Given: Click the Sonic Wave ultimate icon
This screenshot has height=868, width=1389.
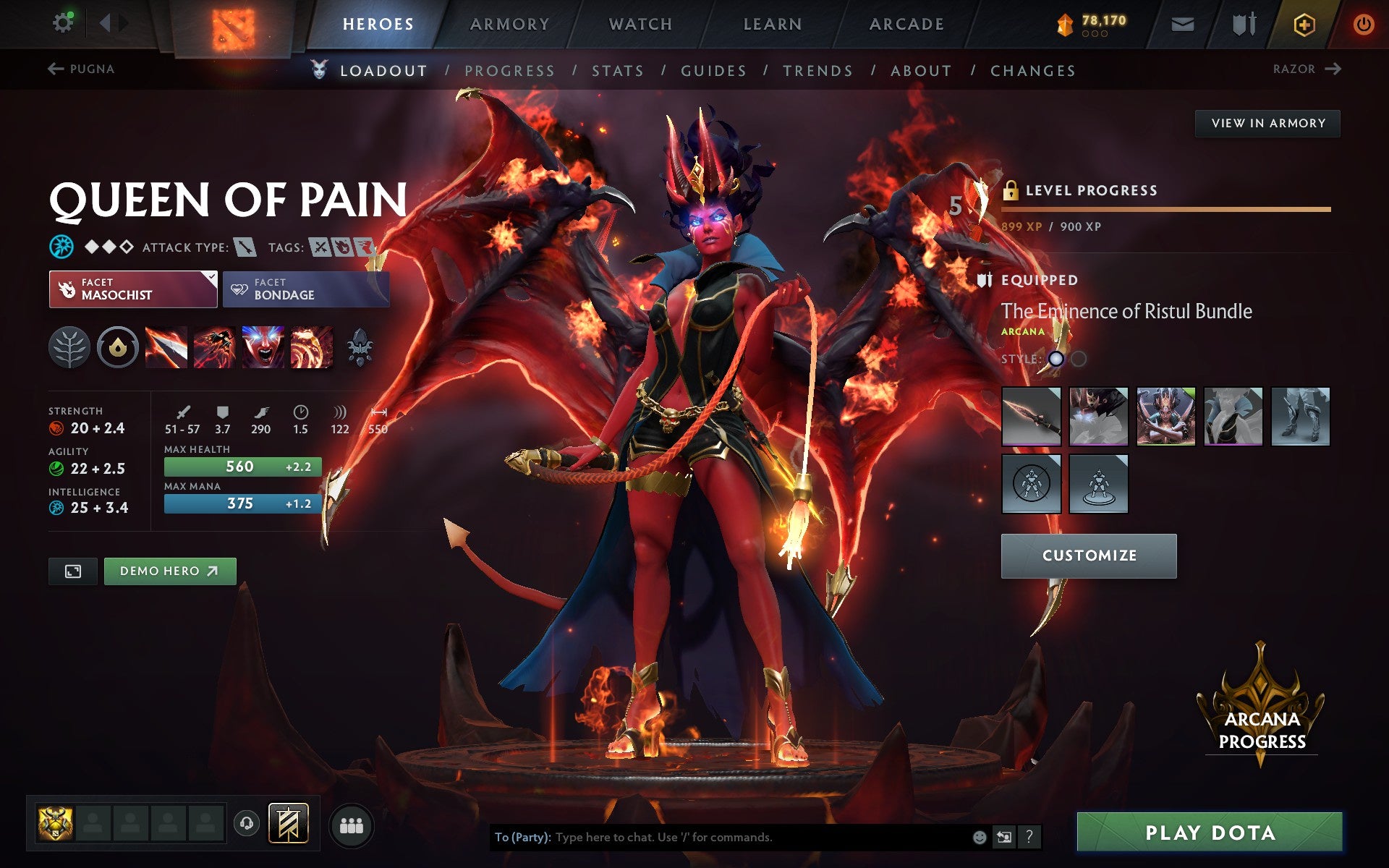Looking at the screenshot, I should 311,347.
